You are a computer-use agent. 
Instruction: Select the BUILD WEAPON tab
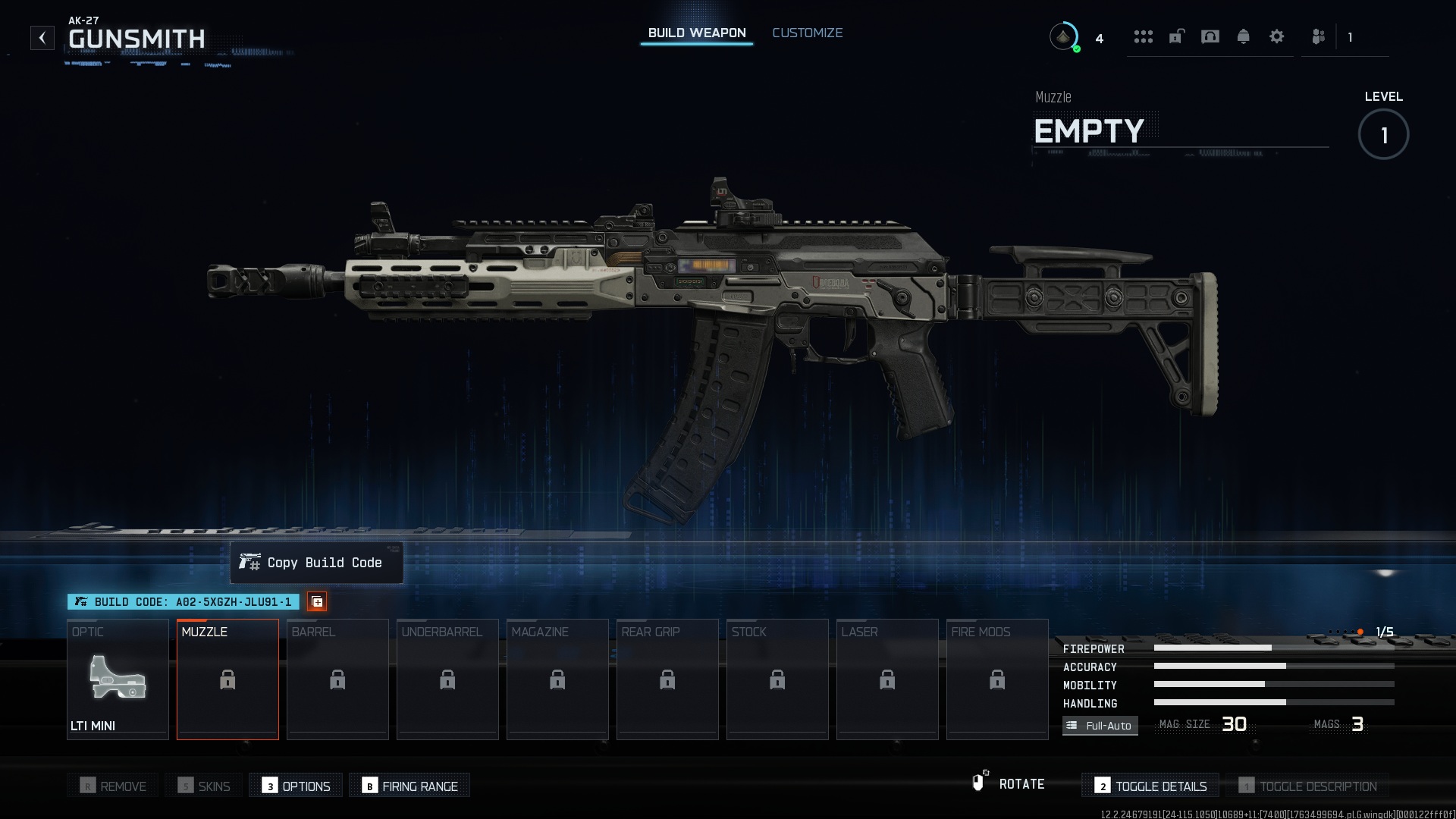[695, 33]
